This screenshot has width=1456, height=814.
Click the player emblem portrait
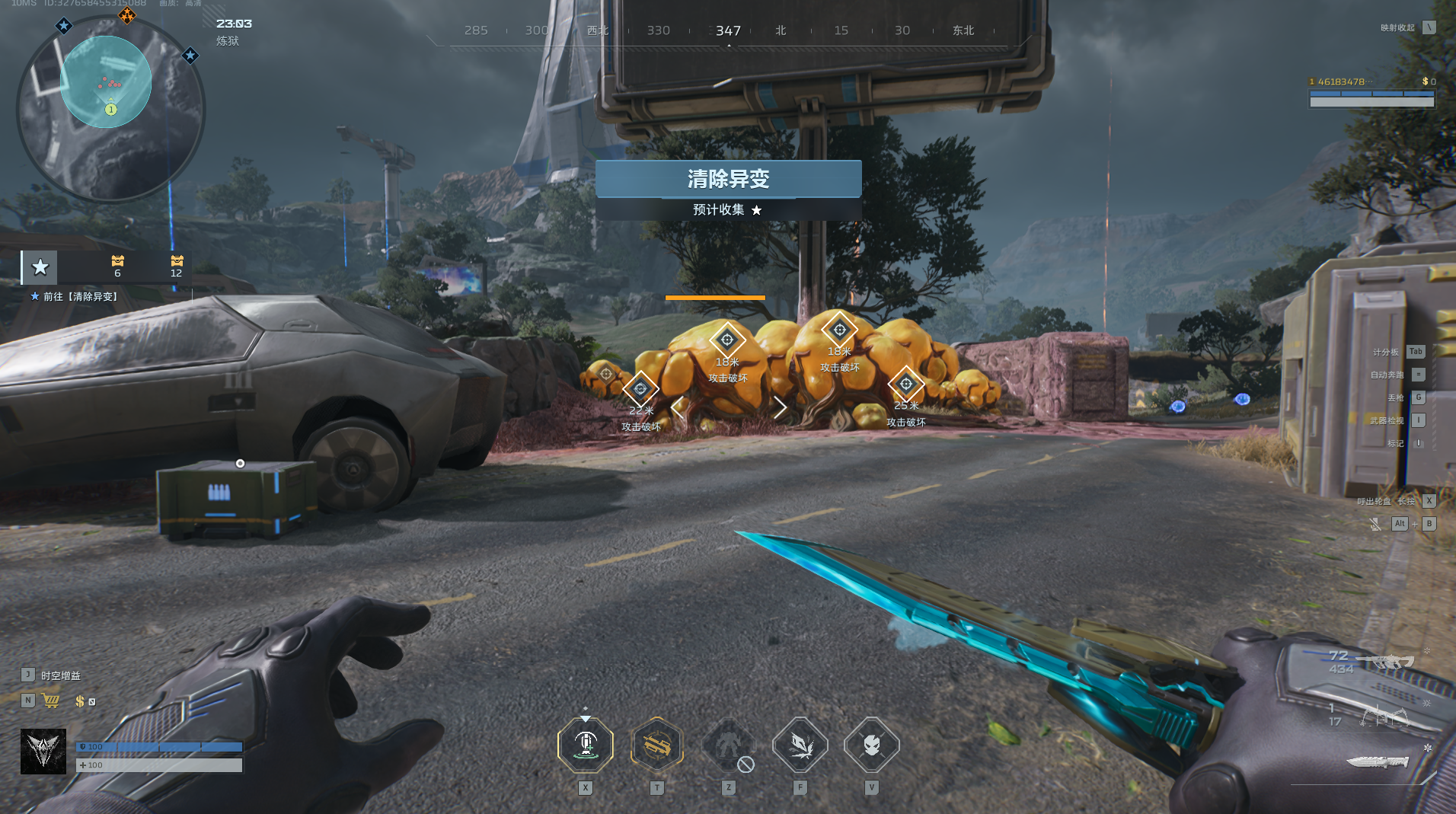tap(43, 752)
